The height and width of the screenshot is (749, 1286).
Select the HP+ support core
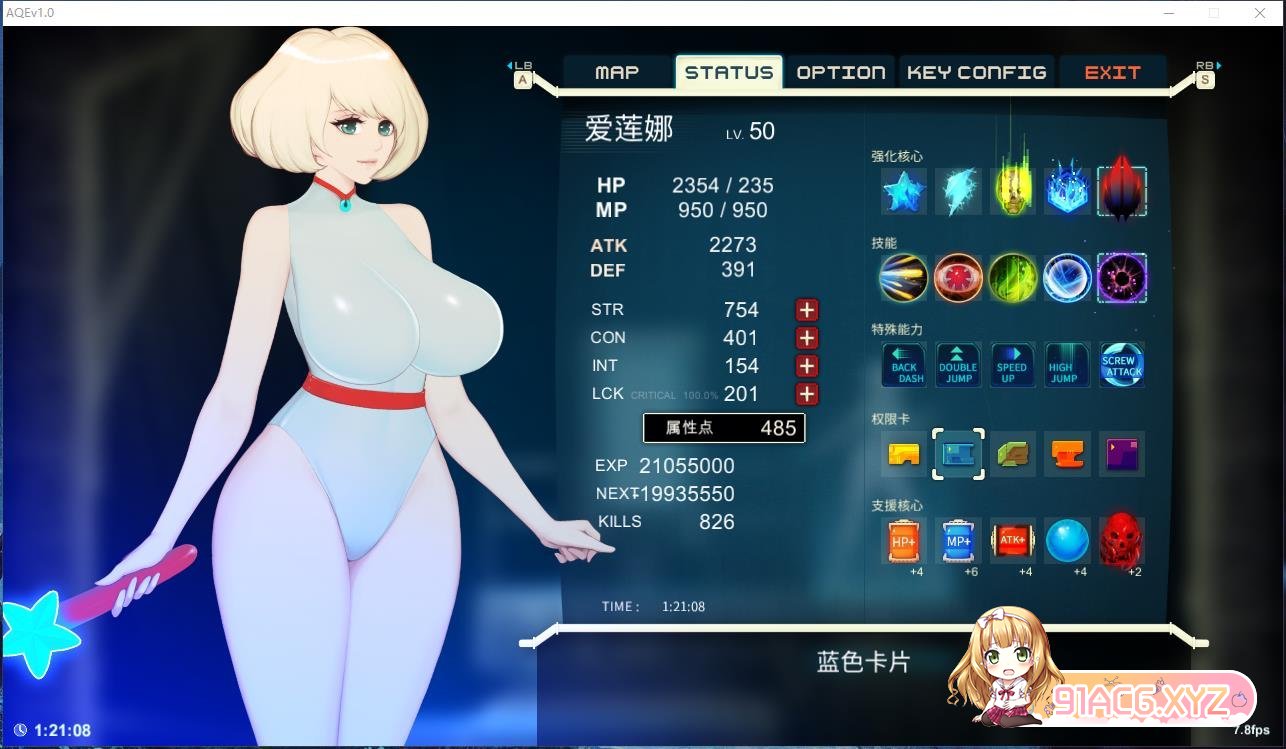coord(904,541)
